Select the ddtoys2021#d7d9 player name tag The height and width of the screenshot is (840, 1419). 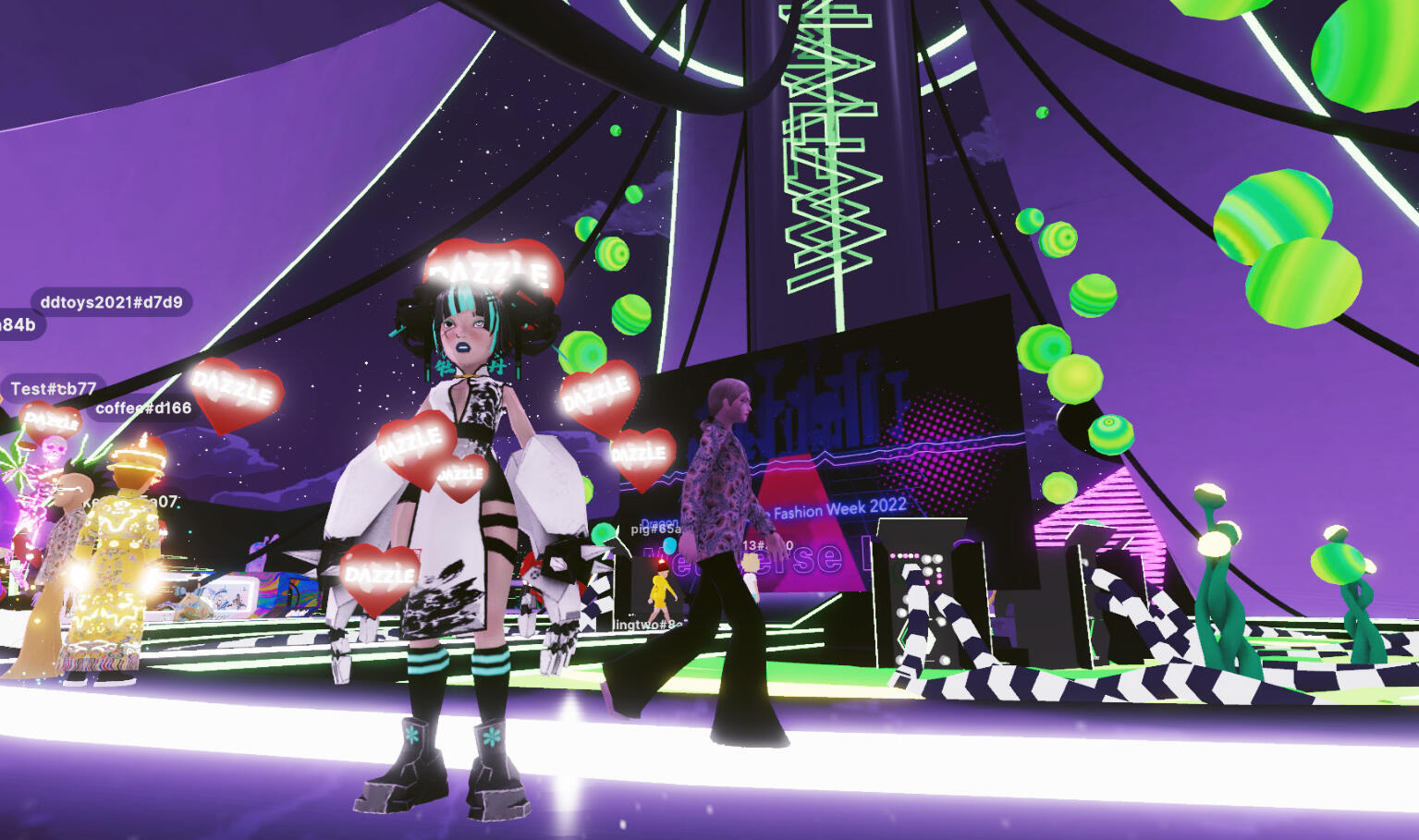pos(112,302)
